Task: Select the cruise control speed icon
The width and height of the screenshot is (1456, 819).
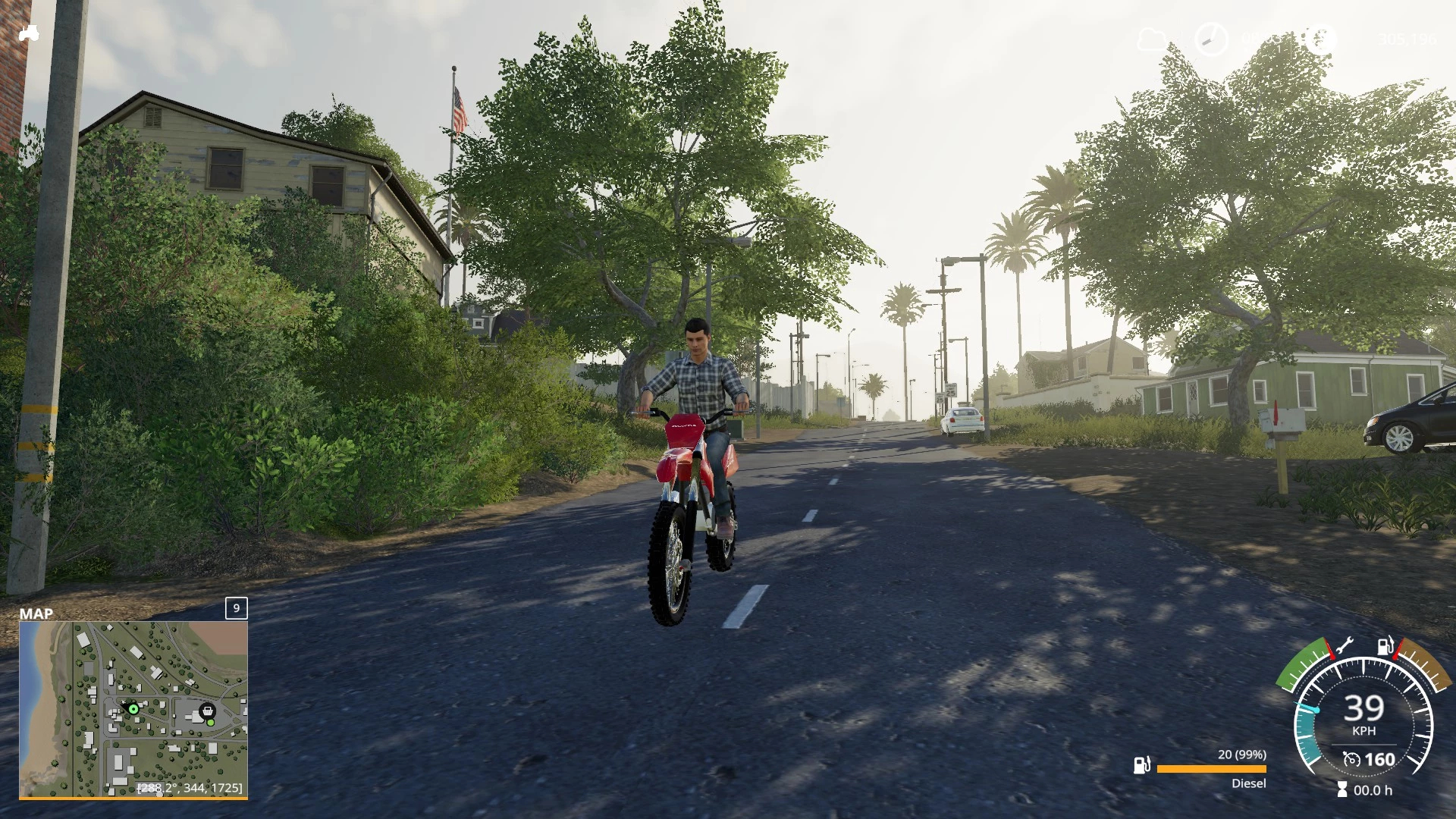Action: pyautogui.click(x=1351, y=759)
